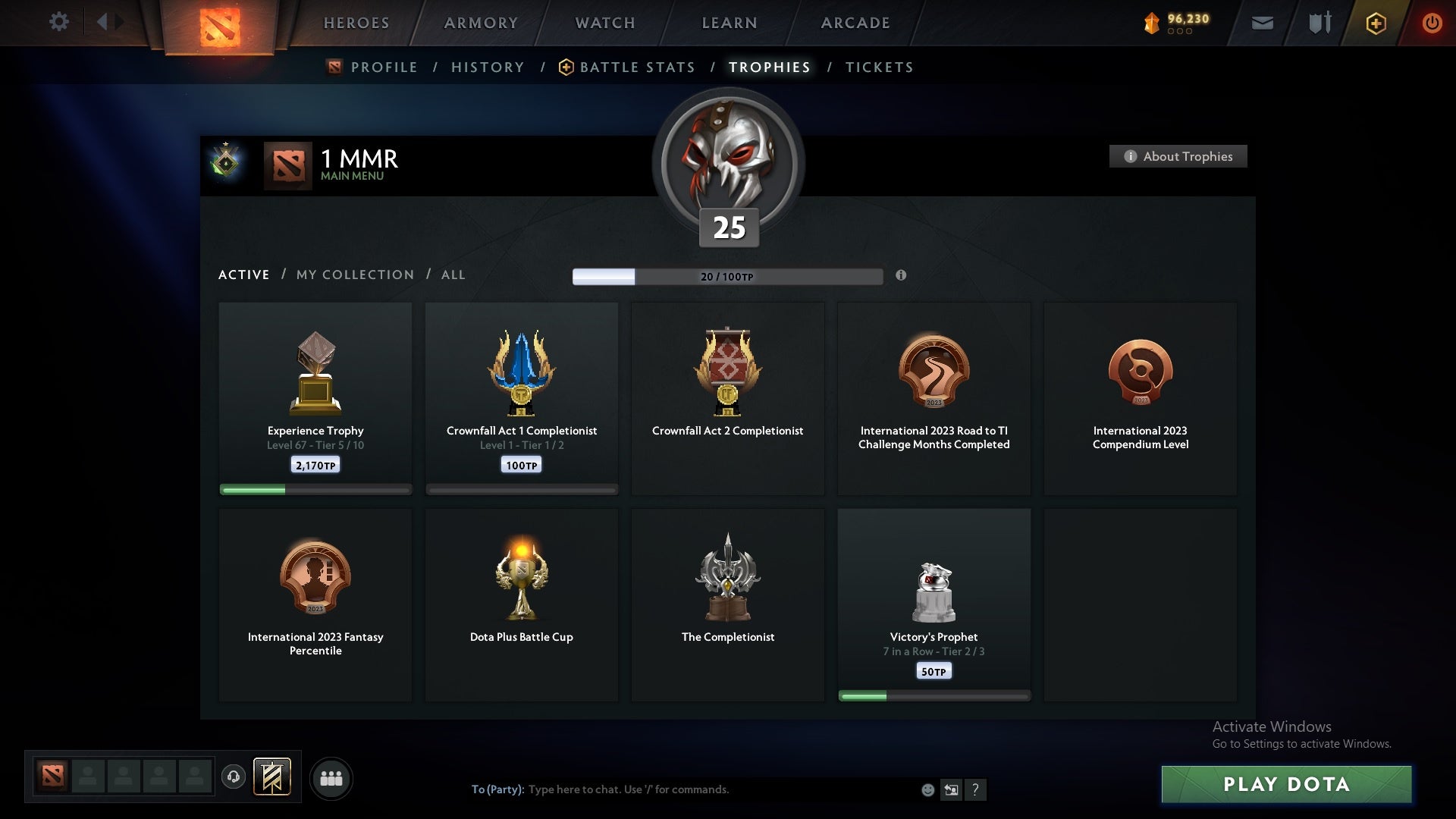This screenshot has height=819, width=1456.
Task: Open the emoticon picker in chat
Action: 927,789
